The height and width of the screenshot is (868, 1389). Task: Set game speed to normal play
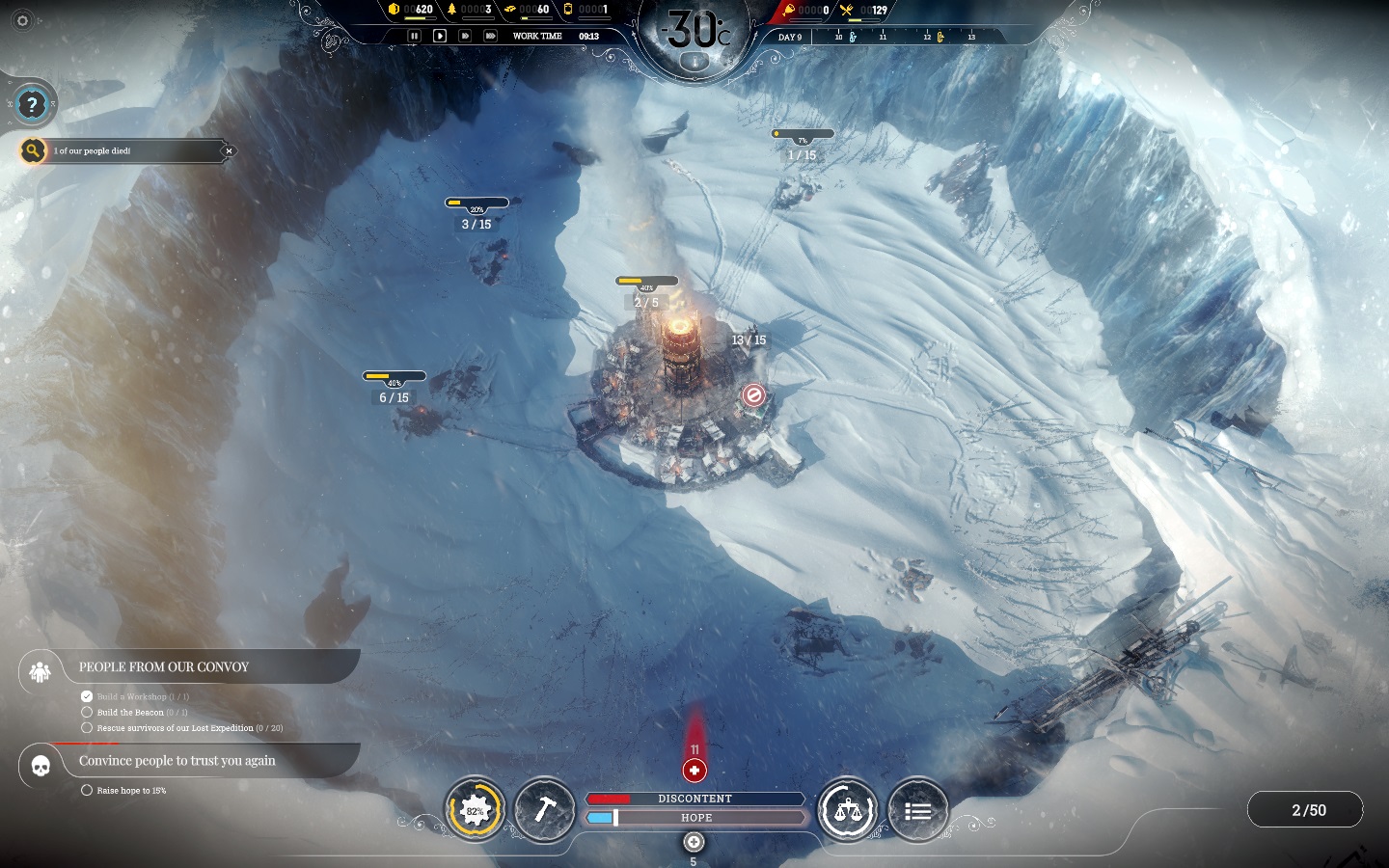pos(440,36)
